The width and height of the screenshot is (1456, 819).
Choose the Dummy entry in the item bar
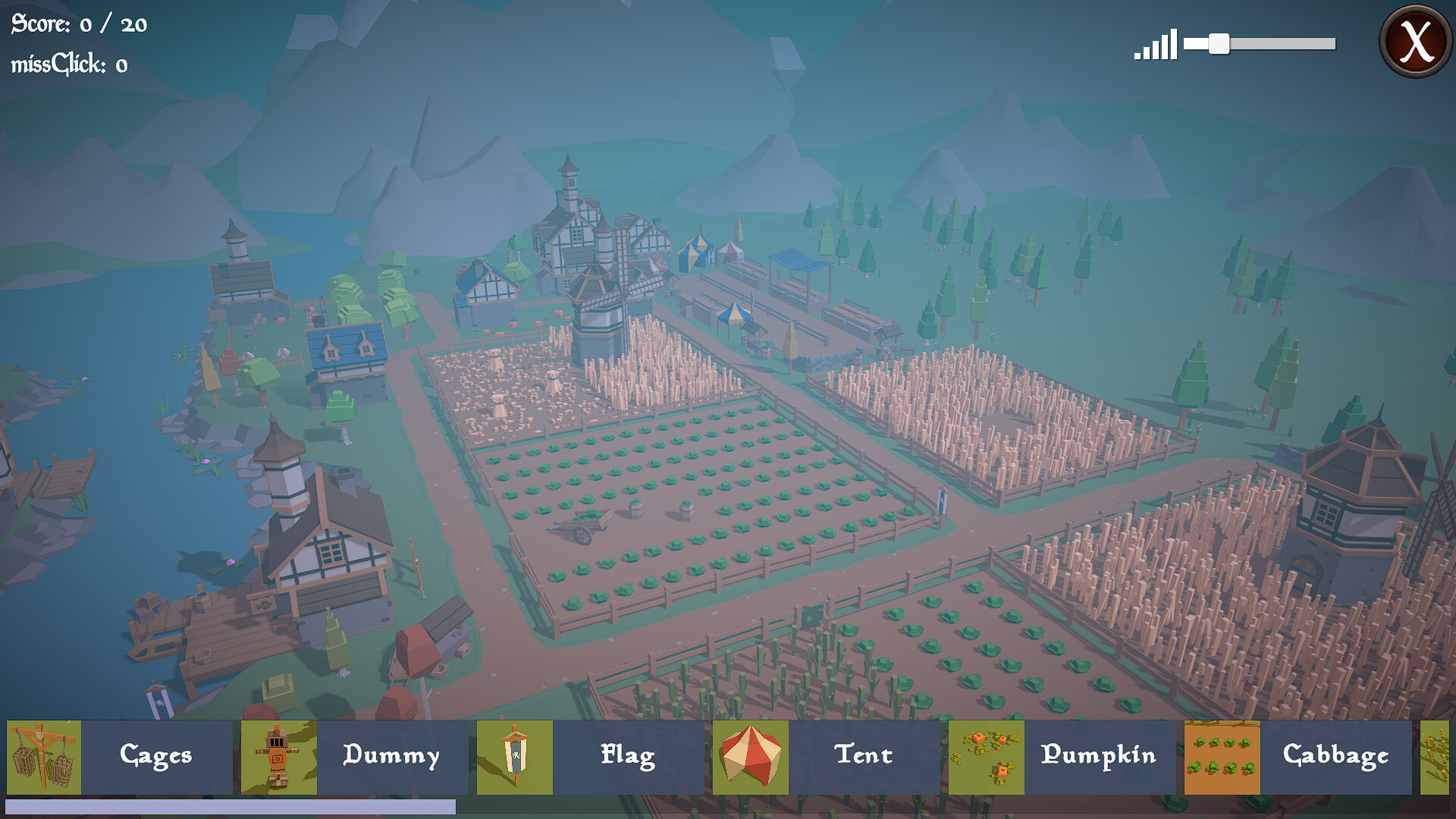391,756
